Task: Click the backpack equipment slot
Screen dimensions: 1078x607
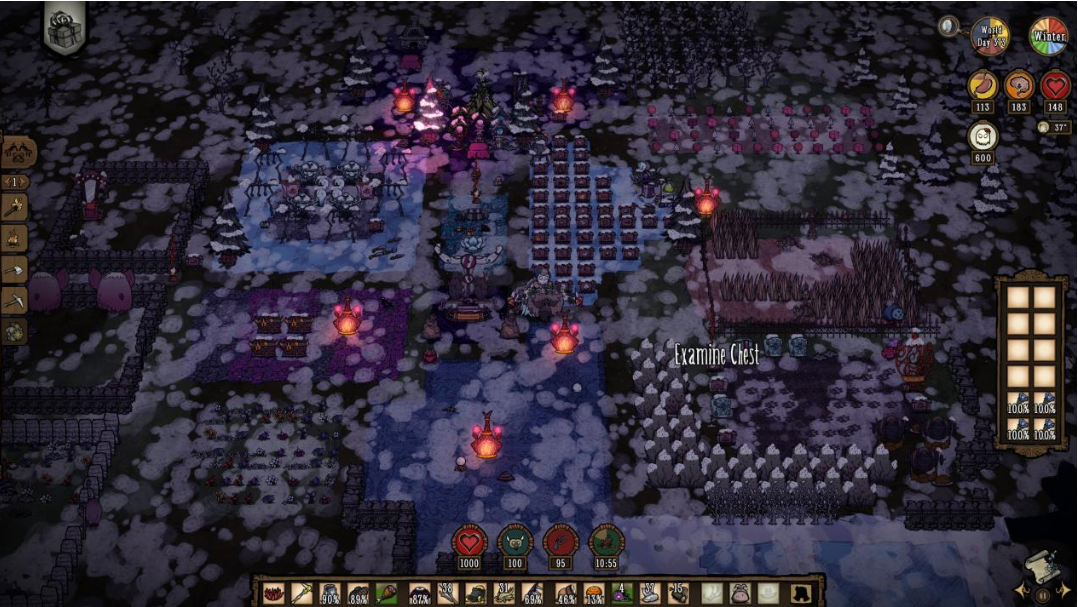Action: 741,593
